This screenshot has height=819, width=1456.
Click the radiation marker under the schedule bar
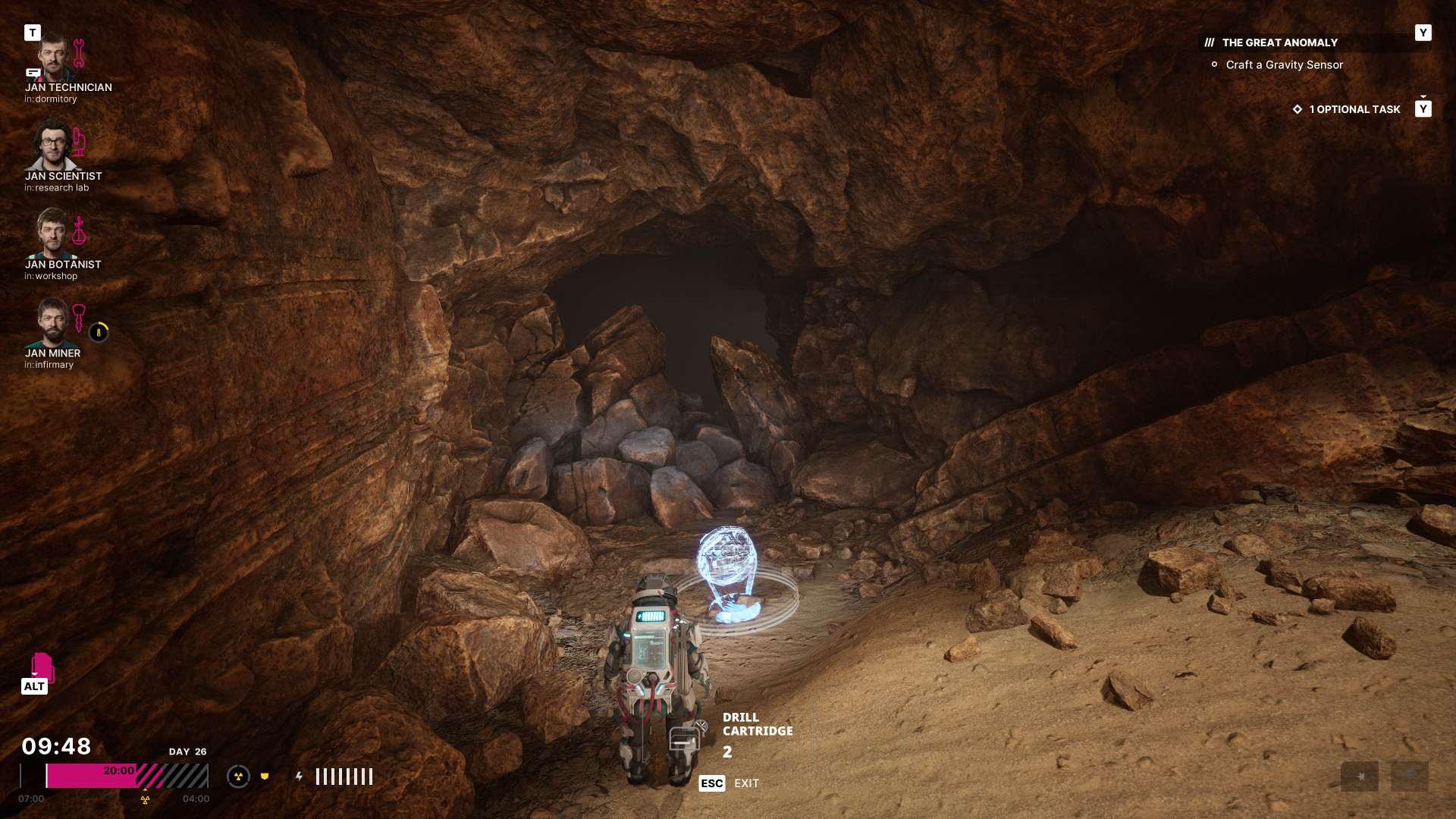[145, 799]
